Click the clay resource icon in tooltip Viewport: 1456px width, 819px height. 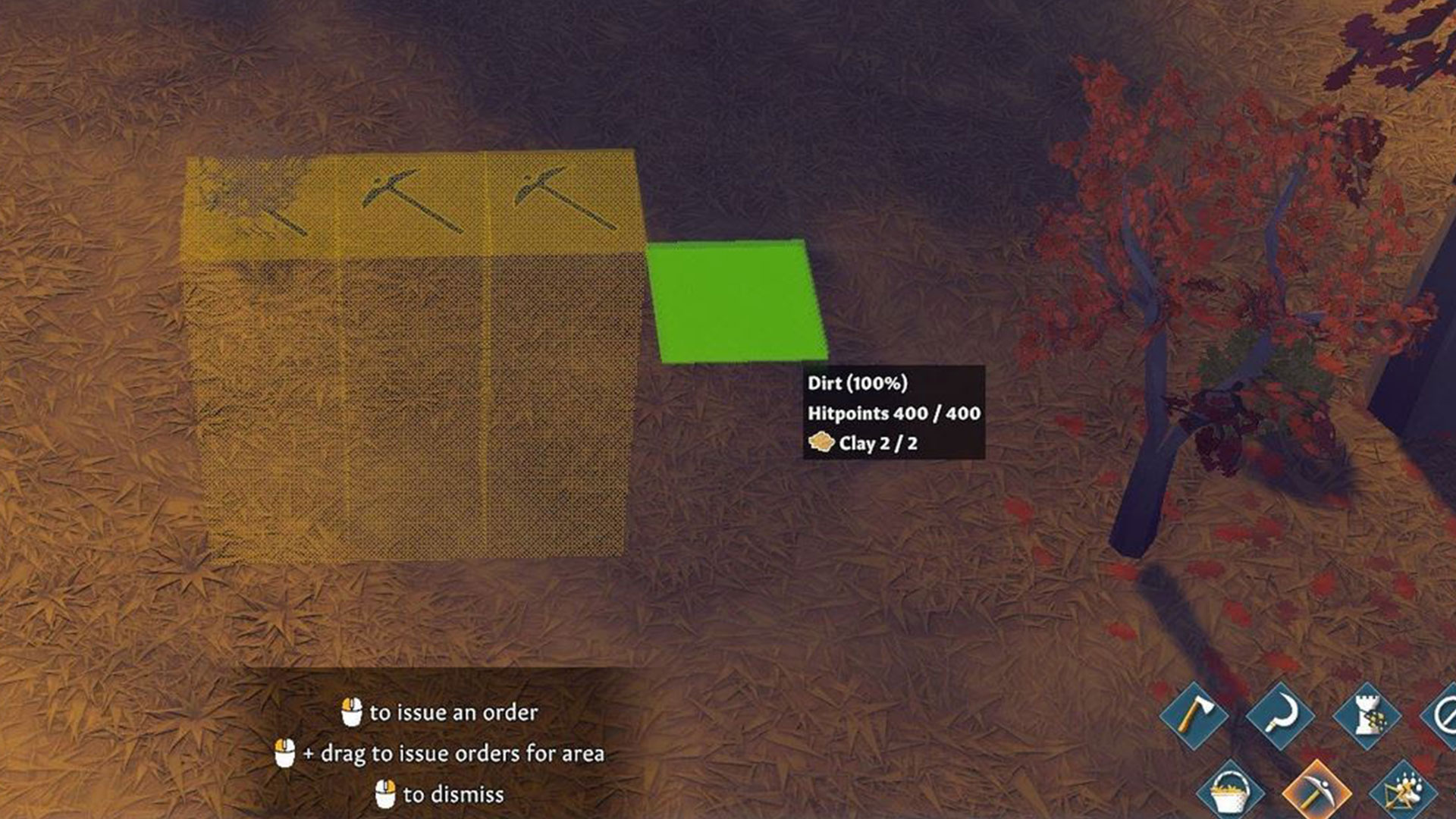[821, 444]
